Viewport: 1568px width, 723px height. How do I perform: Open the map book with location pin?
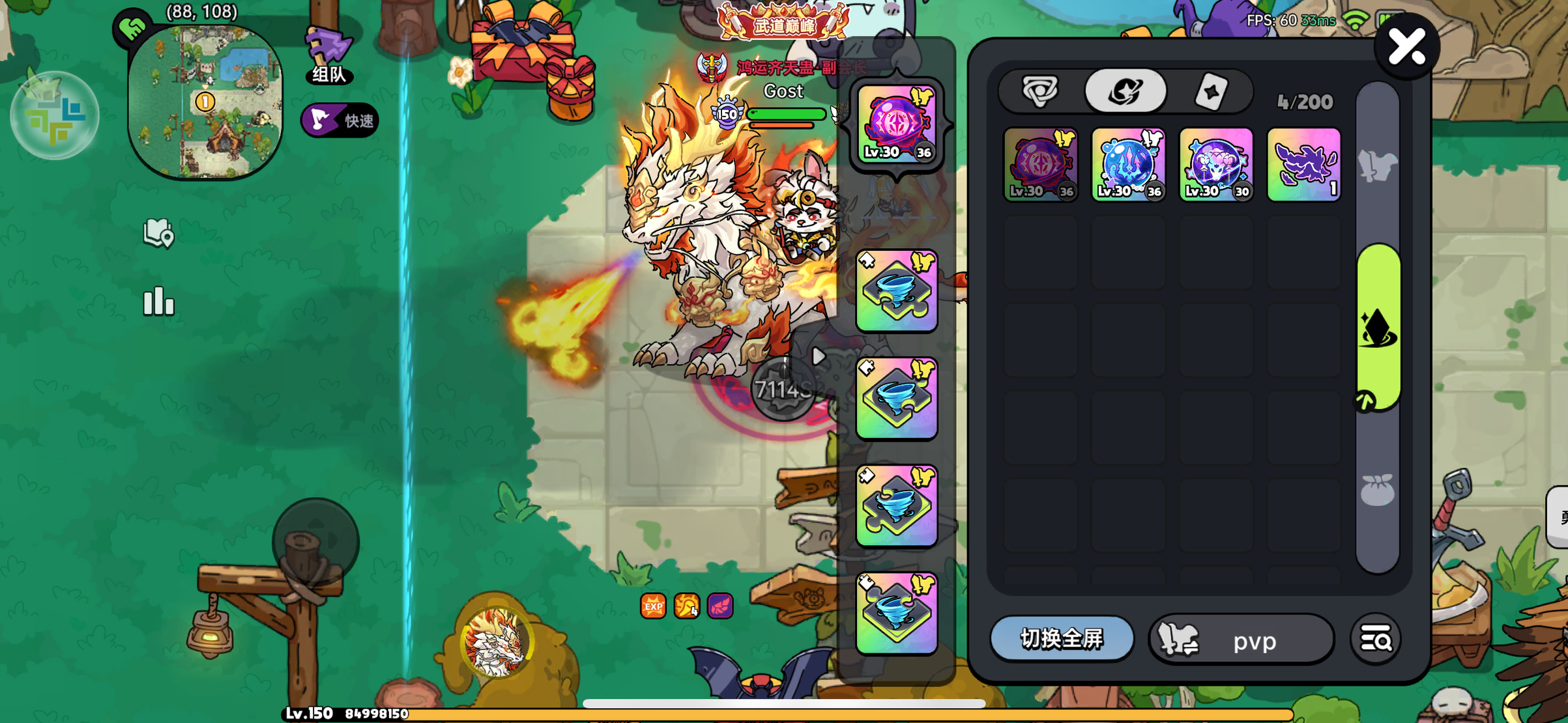158,233
